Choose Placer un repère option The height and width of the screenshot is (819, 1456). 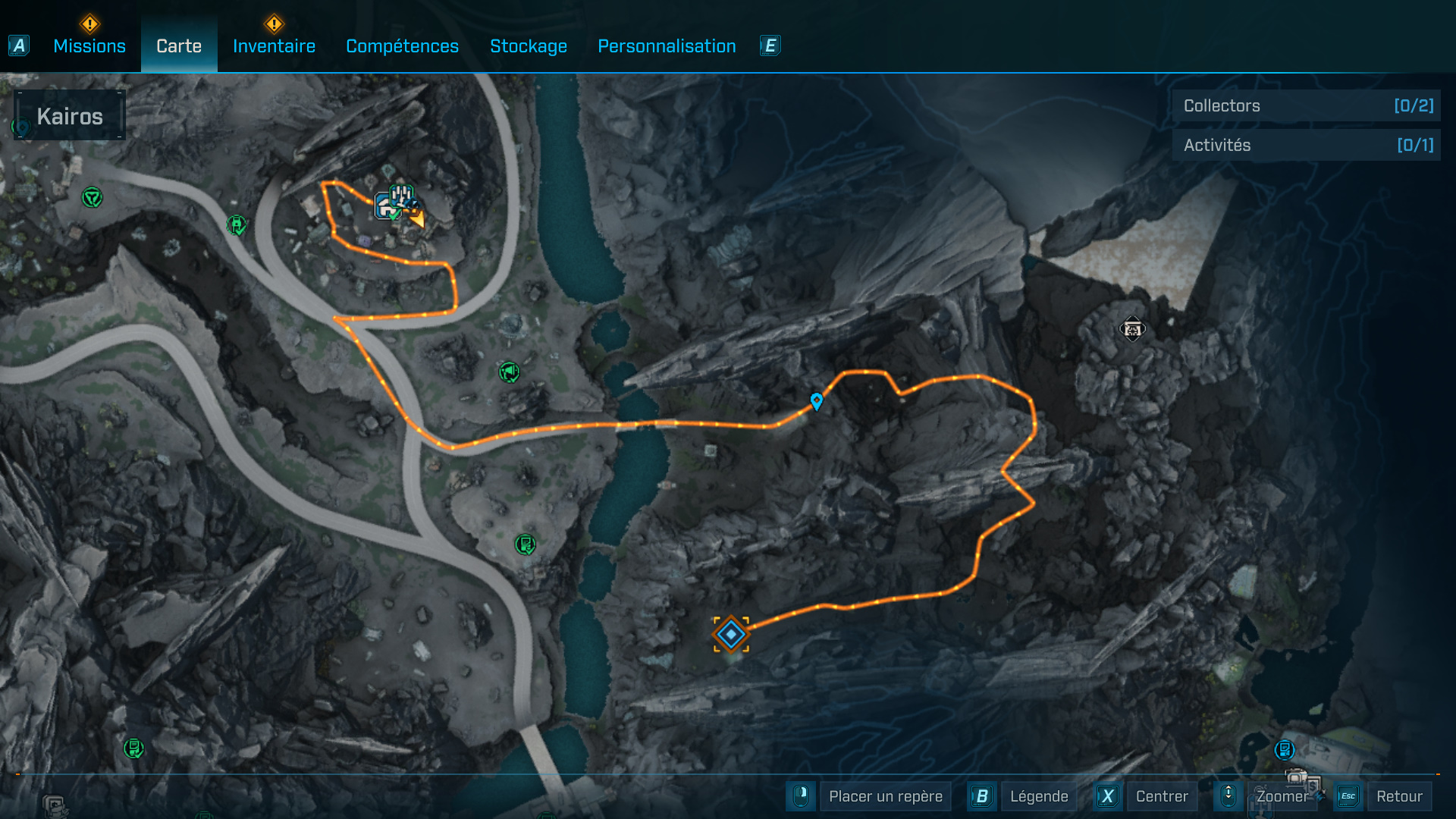click(885, 796)
